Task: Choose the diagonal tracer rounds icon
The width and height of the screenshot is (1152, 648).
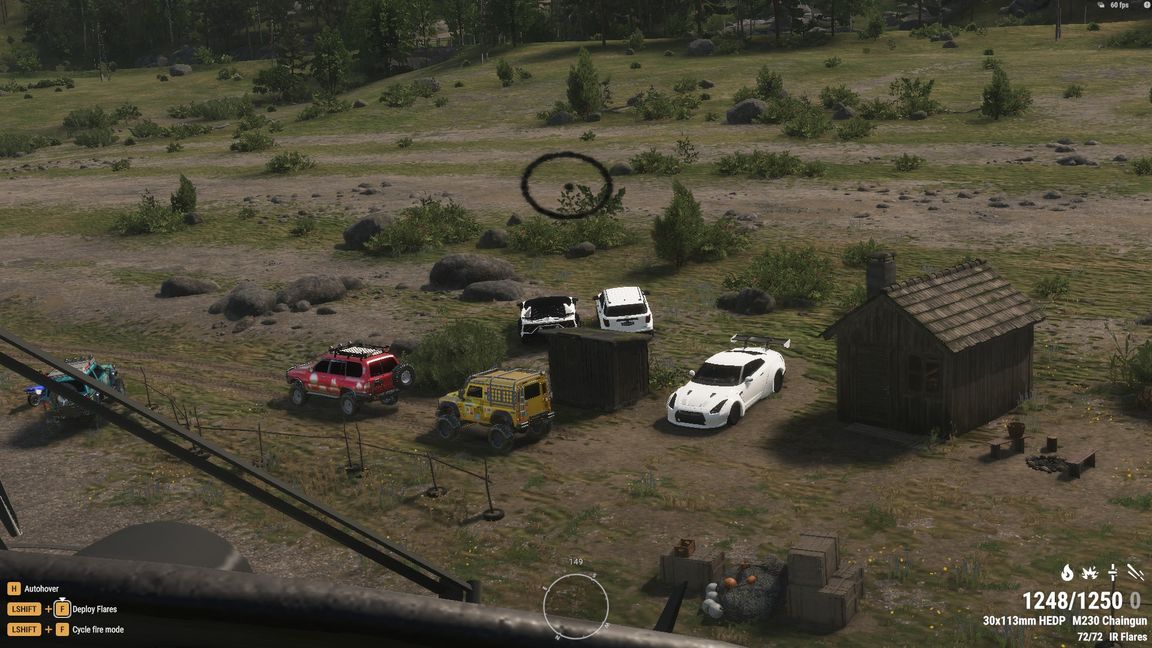Action: point(1135,573)
